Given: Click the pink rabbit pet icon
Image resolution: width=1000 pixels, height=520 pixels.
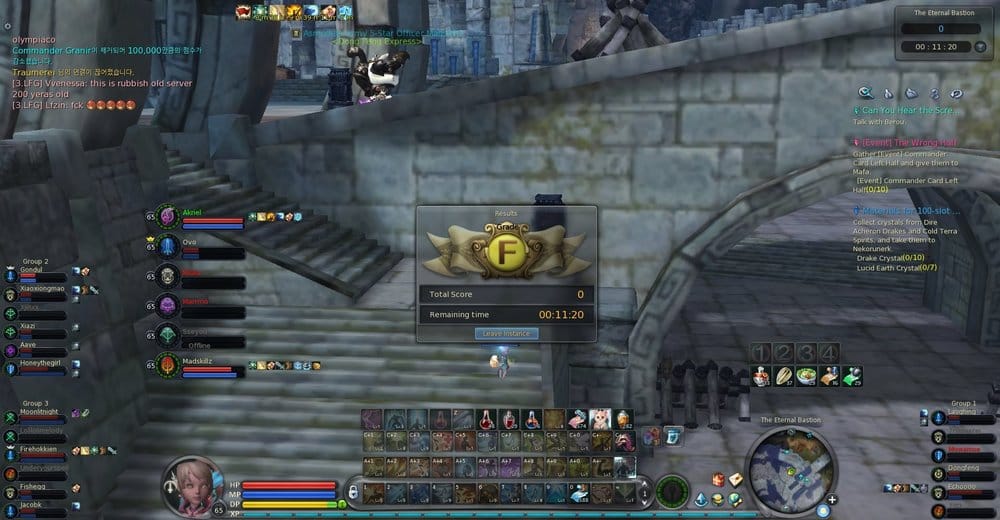Looking at the screenshot, I should tap(600, 419).
